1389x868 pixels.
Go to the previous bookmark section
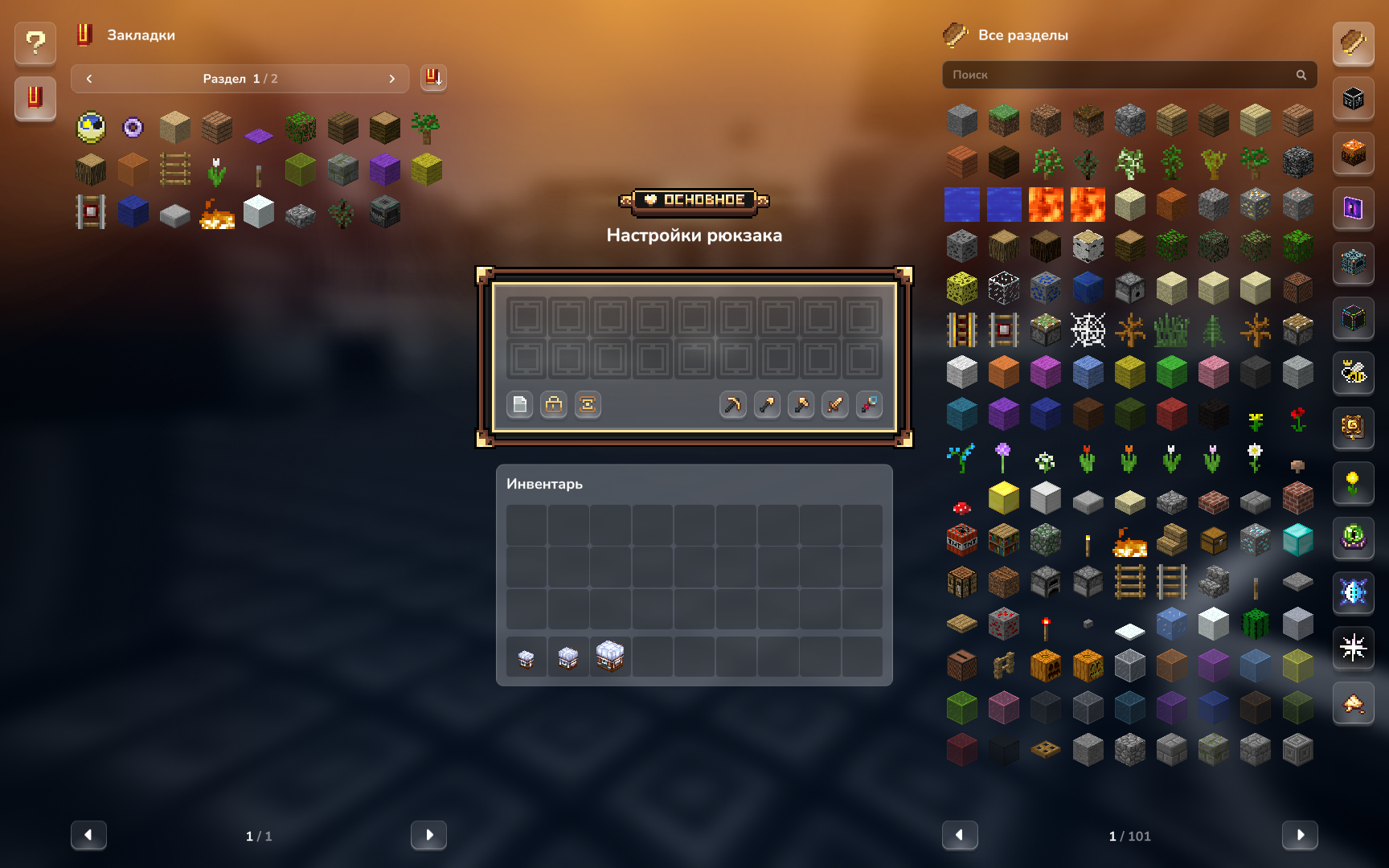pyautogui.click(x=89, y=79)
